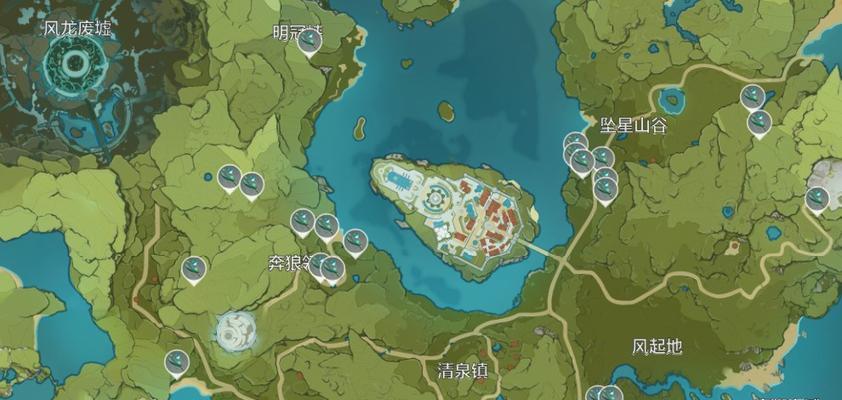This screenshot has width=842, height=400.
Task: Select the map pin at the far right edge
Action: (817, 199)
